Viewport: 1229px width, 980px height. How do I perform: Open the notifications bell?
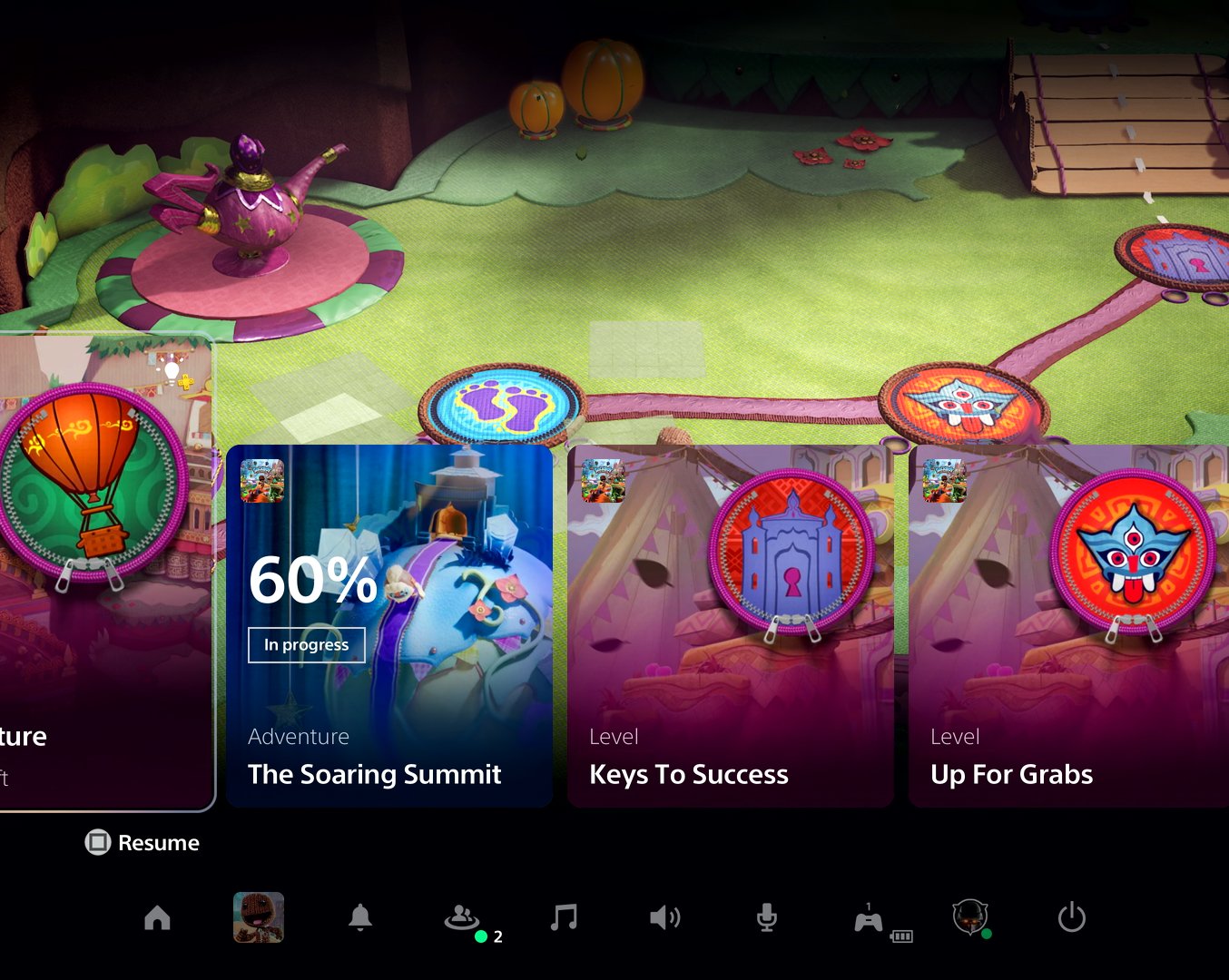pos(360,918)
